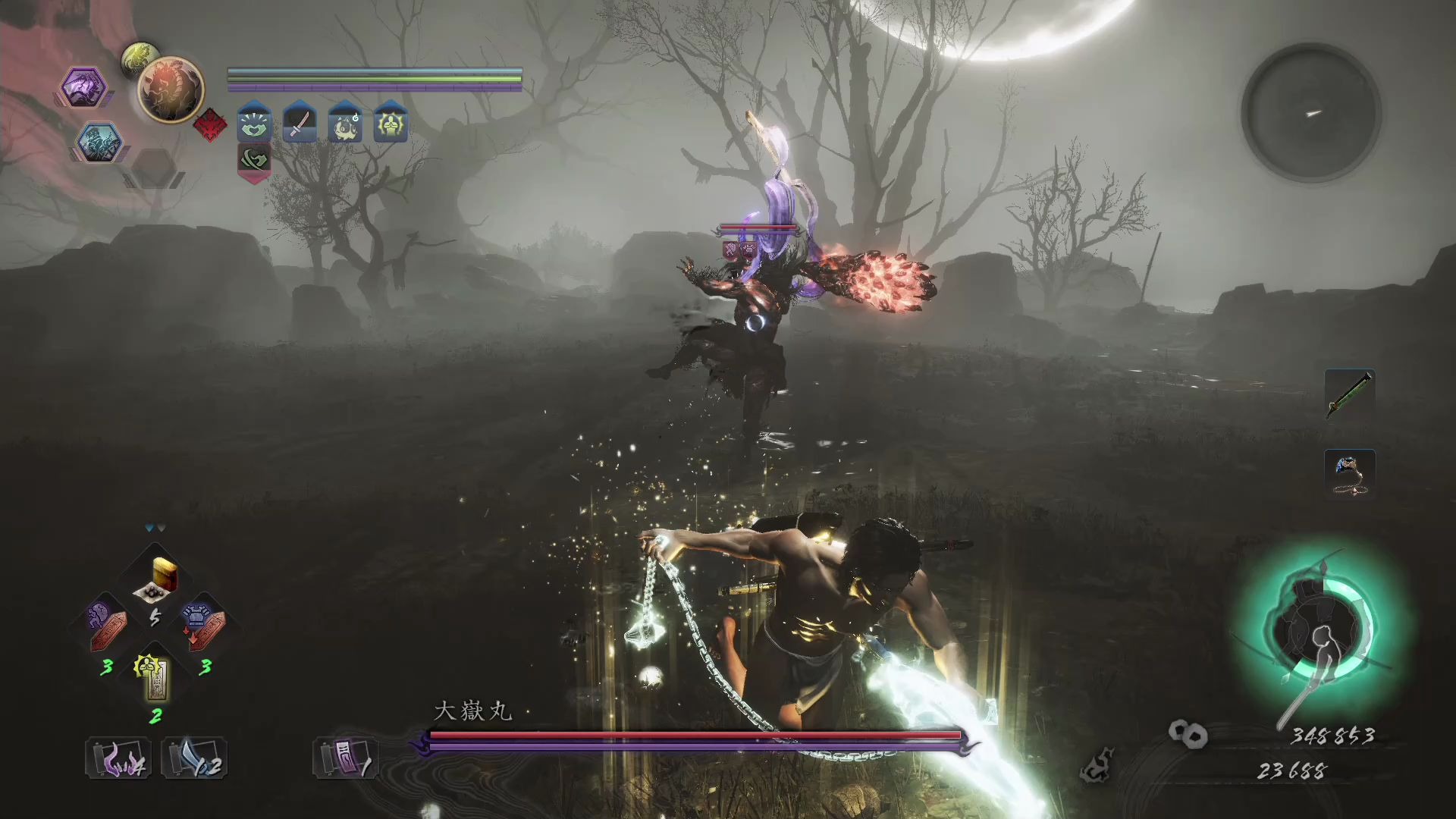Select the kusarigama weapon slot
1456x819 pixels.
tap(1350, 473)
